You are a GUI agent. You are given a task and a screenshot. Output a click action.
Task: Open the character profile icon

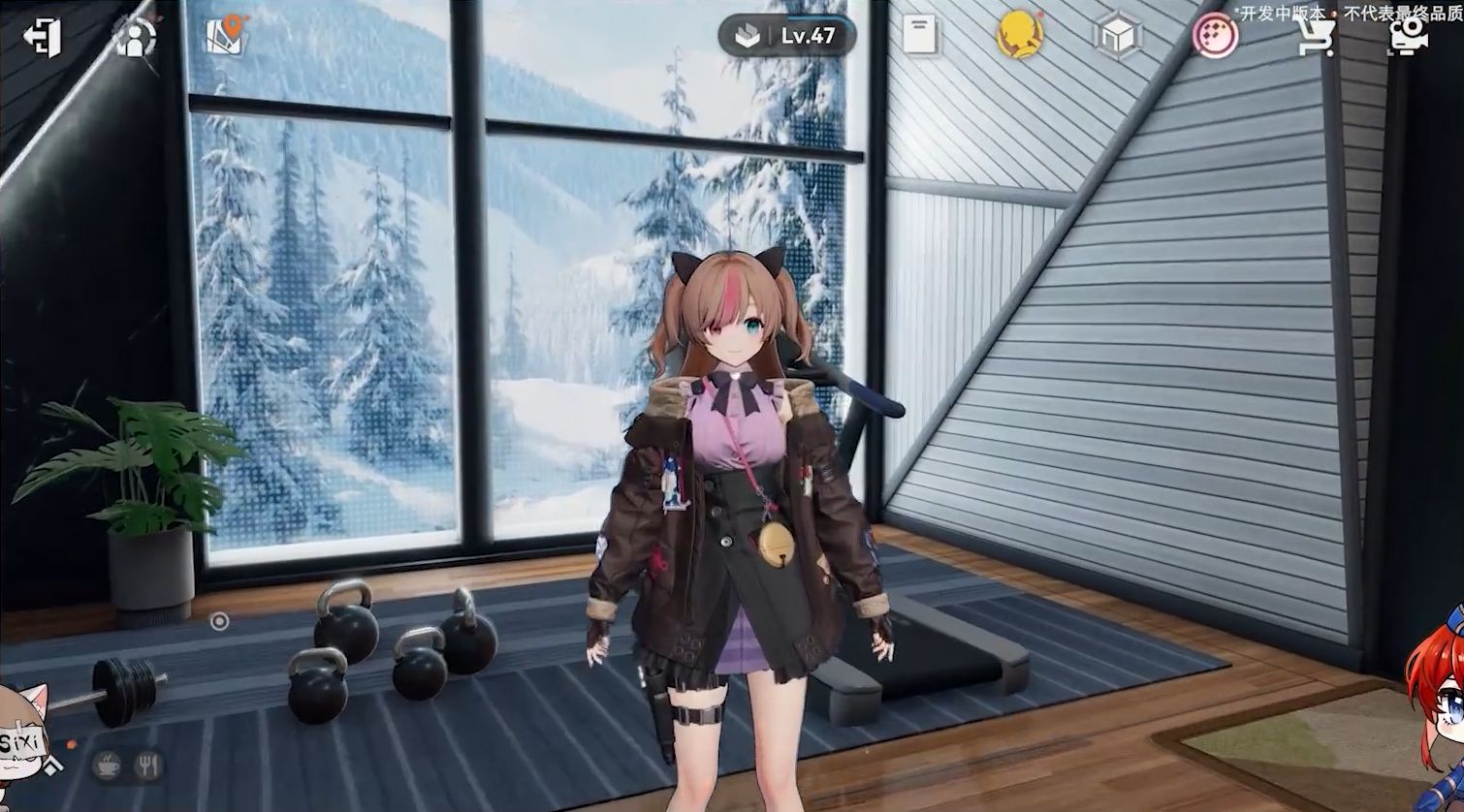click(x=135, y=38)
